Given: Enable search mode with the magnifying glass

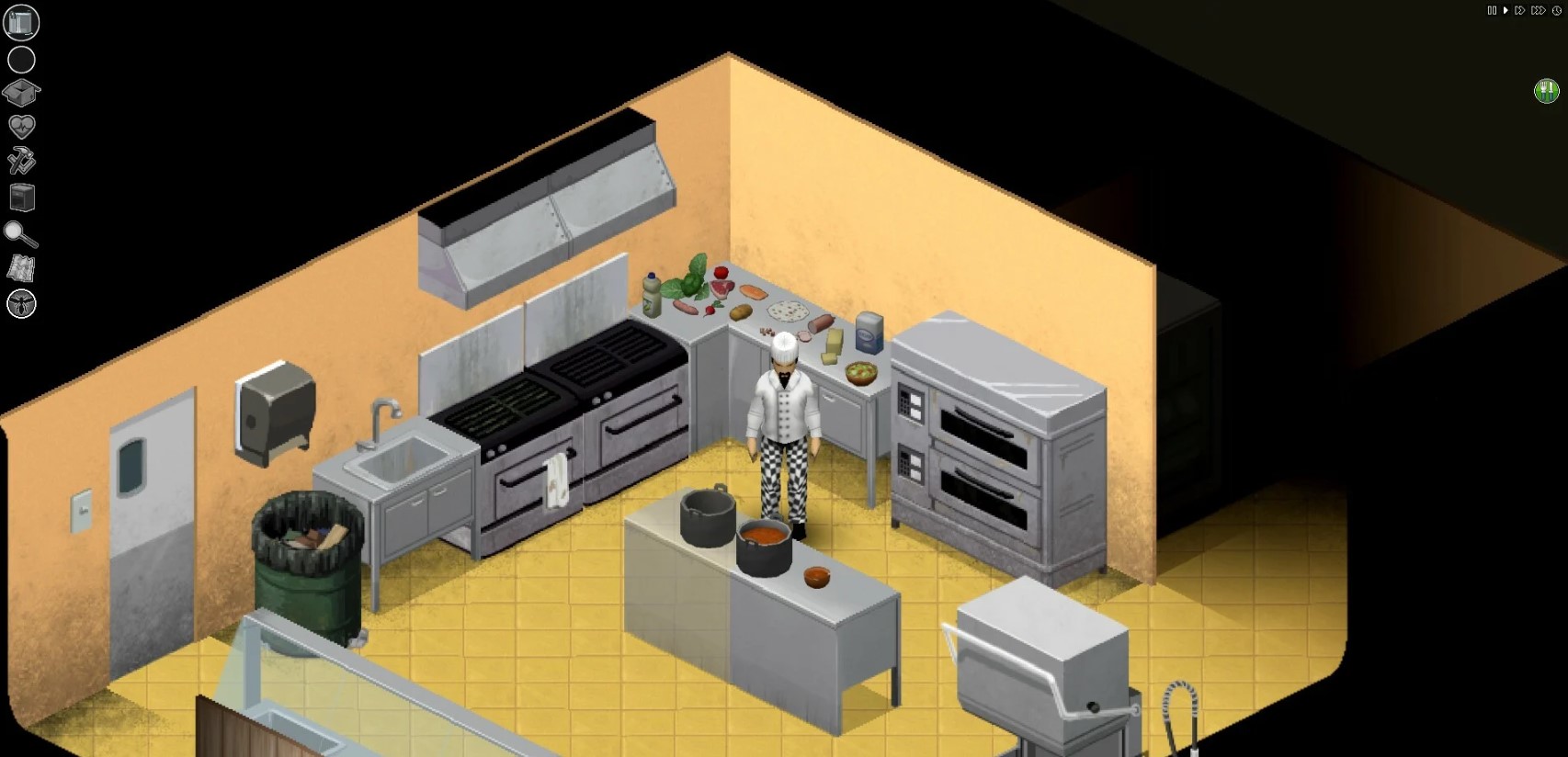Looking at the screenshot, I should coord(22,235).
